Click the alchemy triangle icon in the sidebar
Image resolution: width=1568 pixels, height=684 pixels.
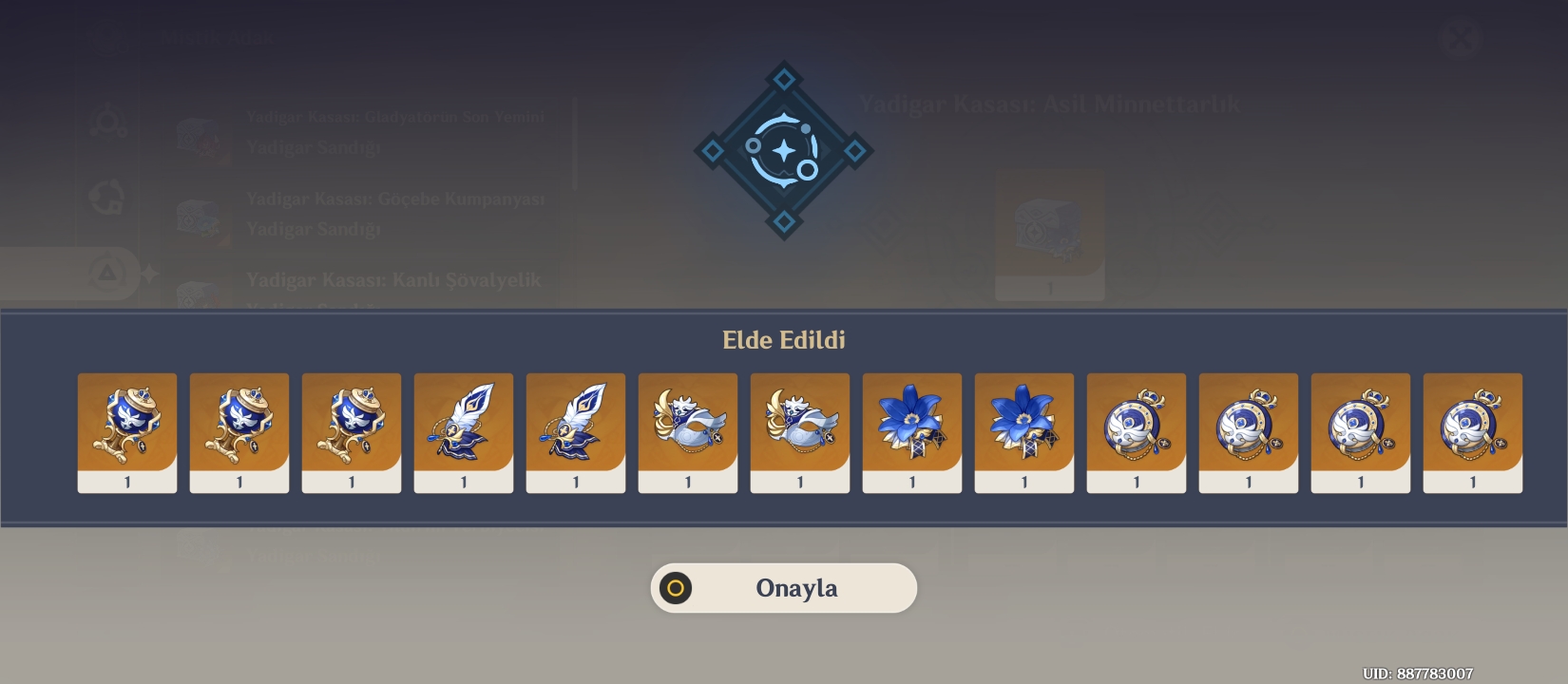(107, 270)
